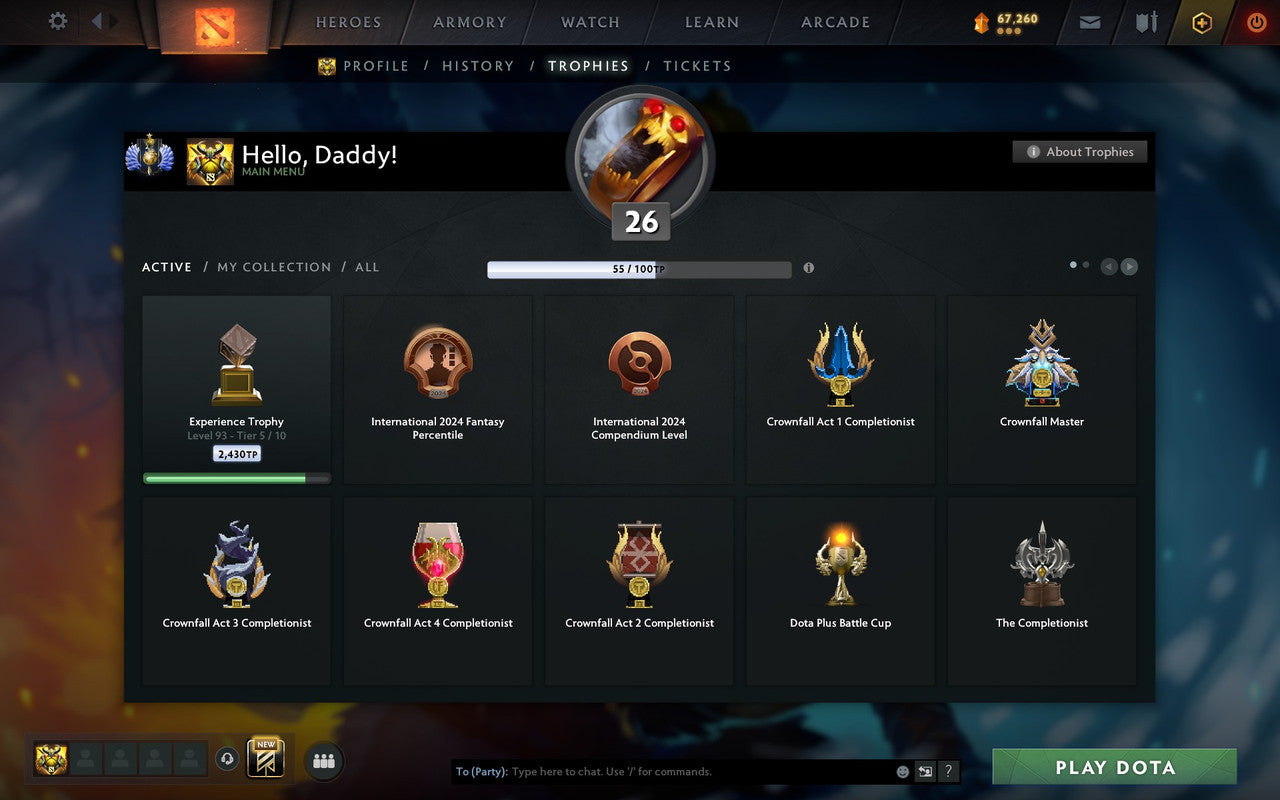Toggle voice chat with the headset icon

point(227,759)
